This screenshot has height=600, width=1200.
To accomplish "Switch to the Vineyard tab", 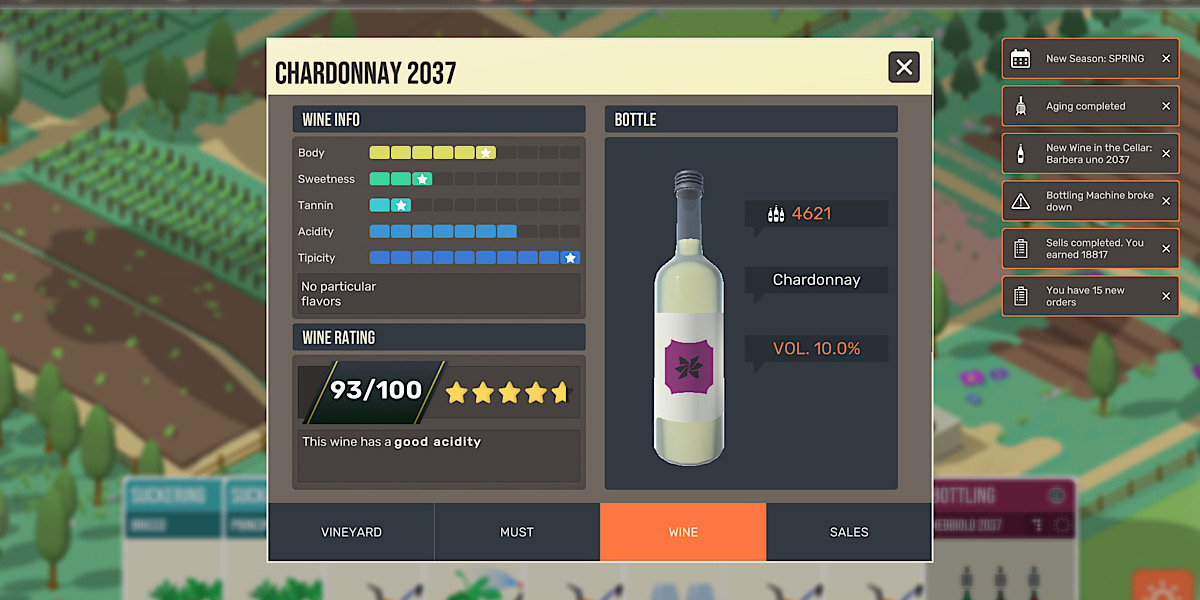I will coord(351,532).
